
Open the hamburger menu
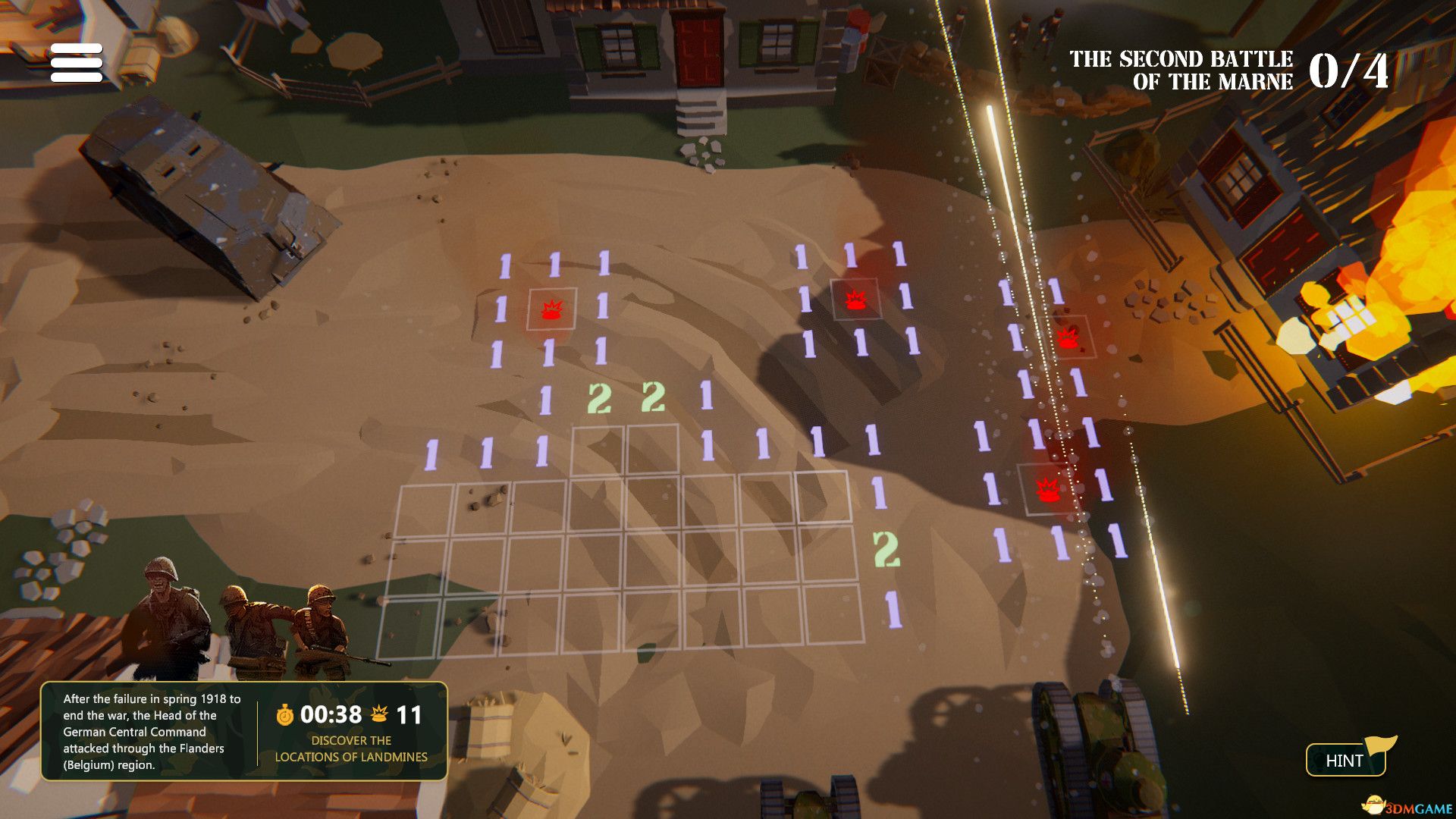click(x=77, y=62)
